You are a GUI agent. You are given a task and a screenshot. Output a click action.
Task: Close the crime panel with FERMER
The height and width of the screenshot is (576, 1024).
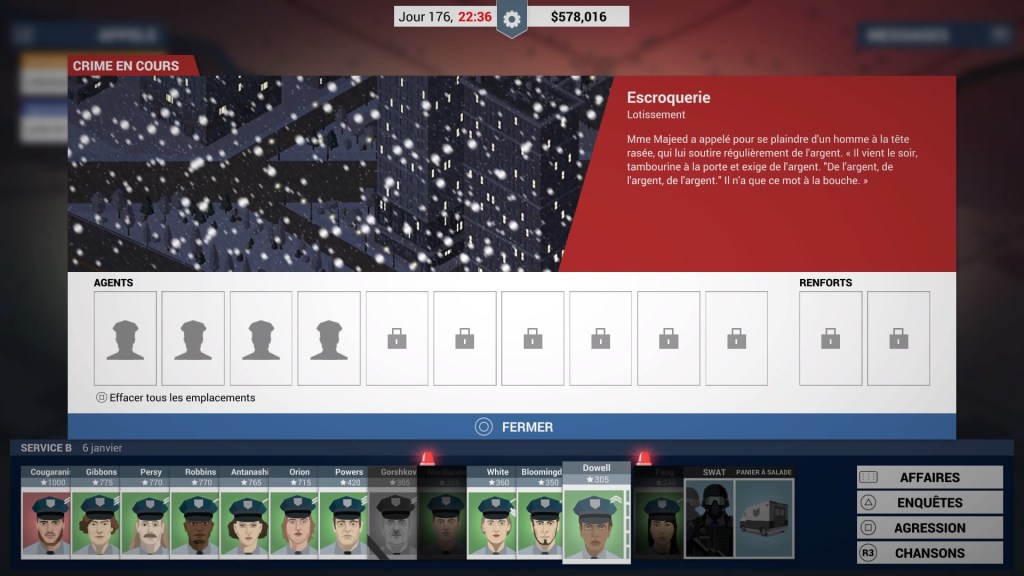click(512, 427)
